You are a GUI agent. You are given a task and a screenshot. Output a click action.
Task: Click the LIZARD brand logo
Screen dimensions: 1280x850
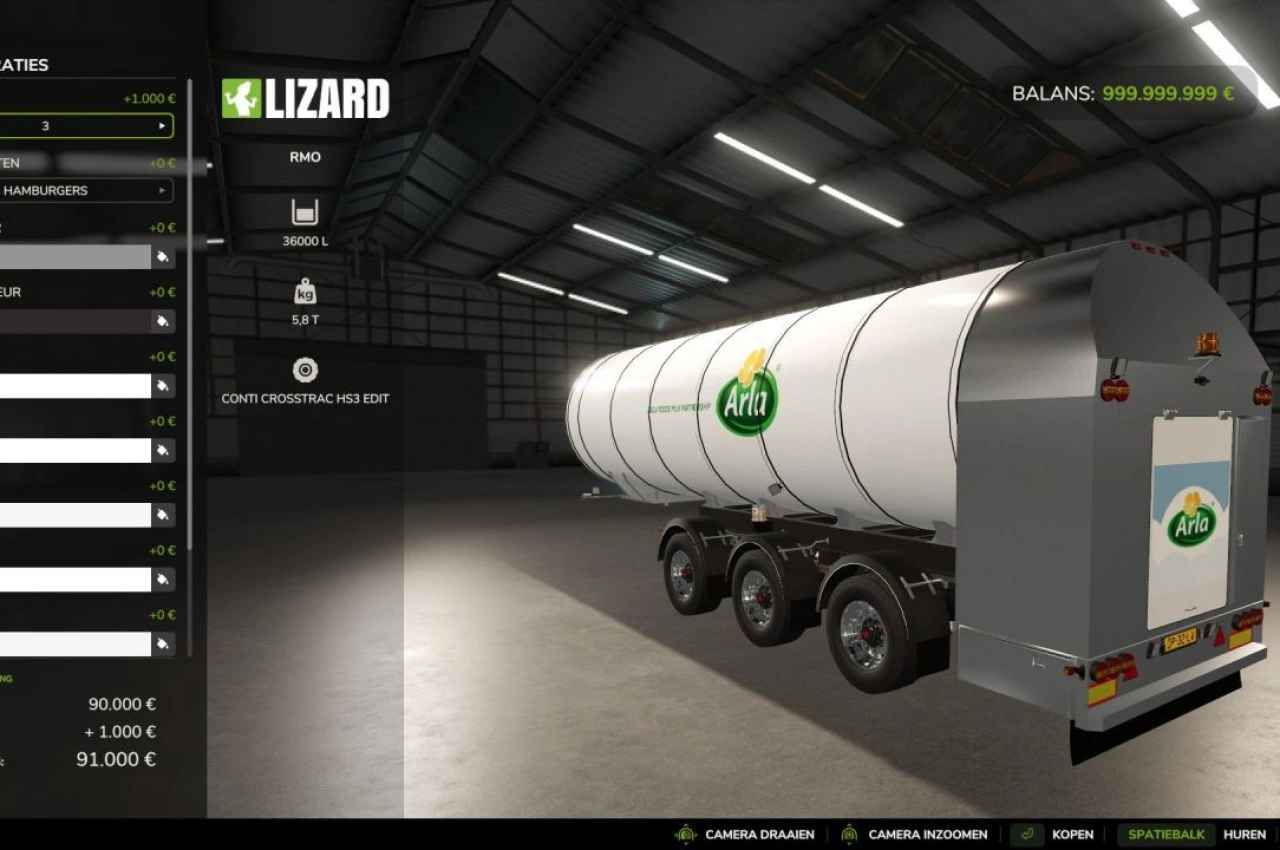click(x=307, y=99)
